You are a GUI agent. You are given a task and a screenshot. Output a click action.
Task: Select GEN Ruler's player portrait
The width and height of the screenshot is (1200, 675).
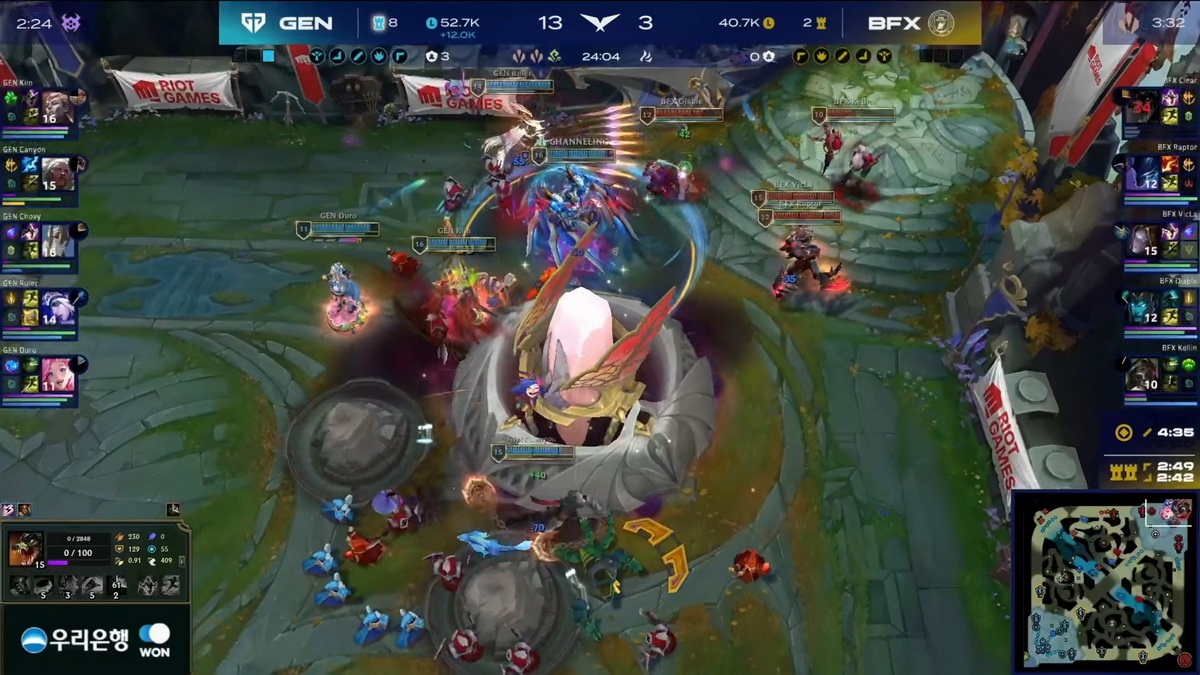(57, 307)
